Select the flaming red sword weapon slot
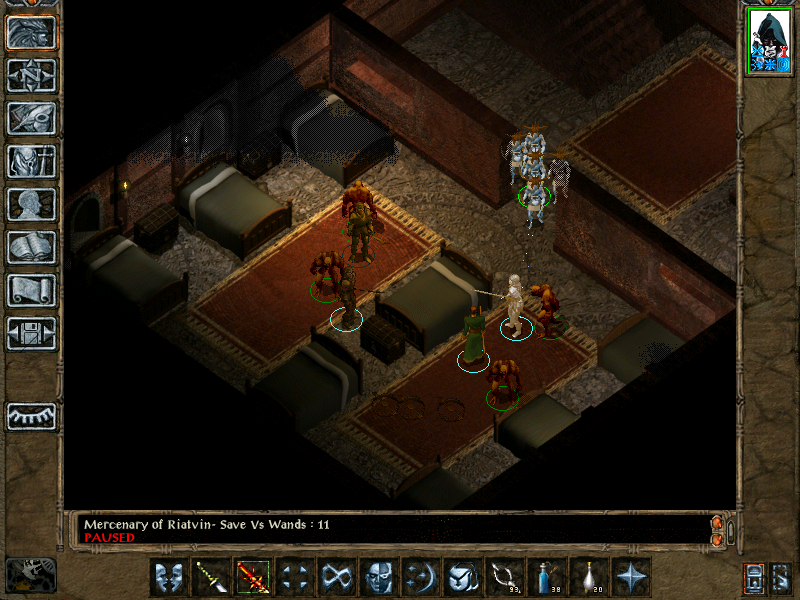The image size is (800, 600). pyautogui.click(x=253, y=577)
